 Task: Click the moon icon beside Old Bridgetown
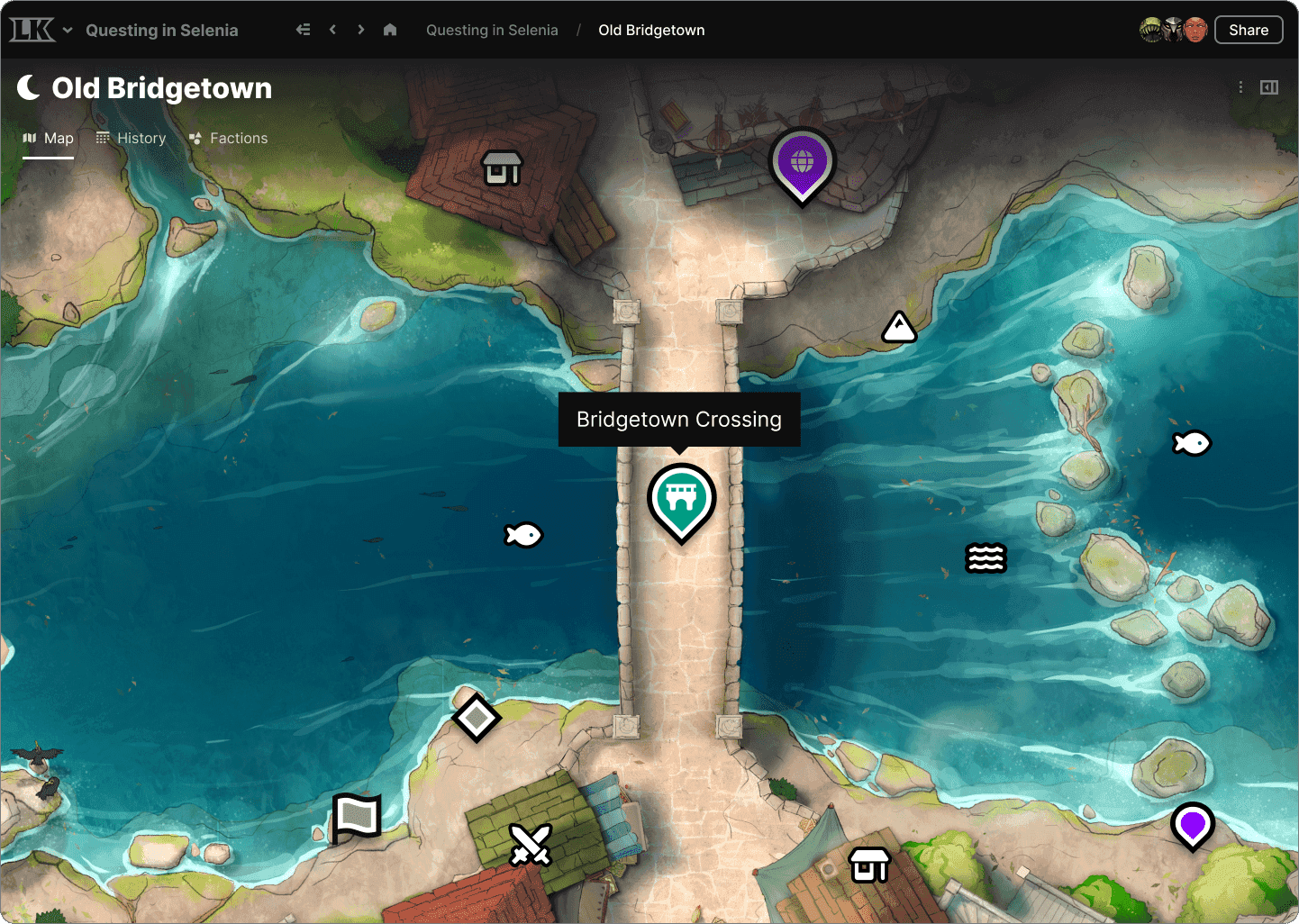[x=28, y=87]
